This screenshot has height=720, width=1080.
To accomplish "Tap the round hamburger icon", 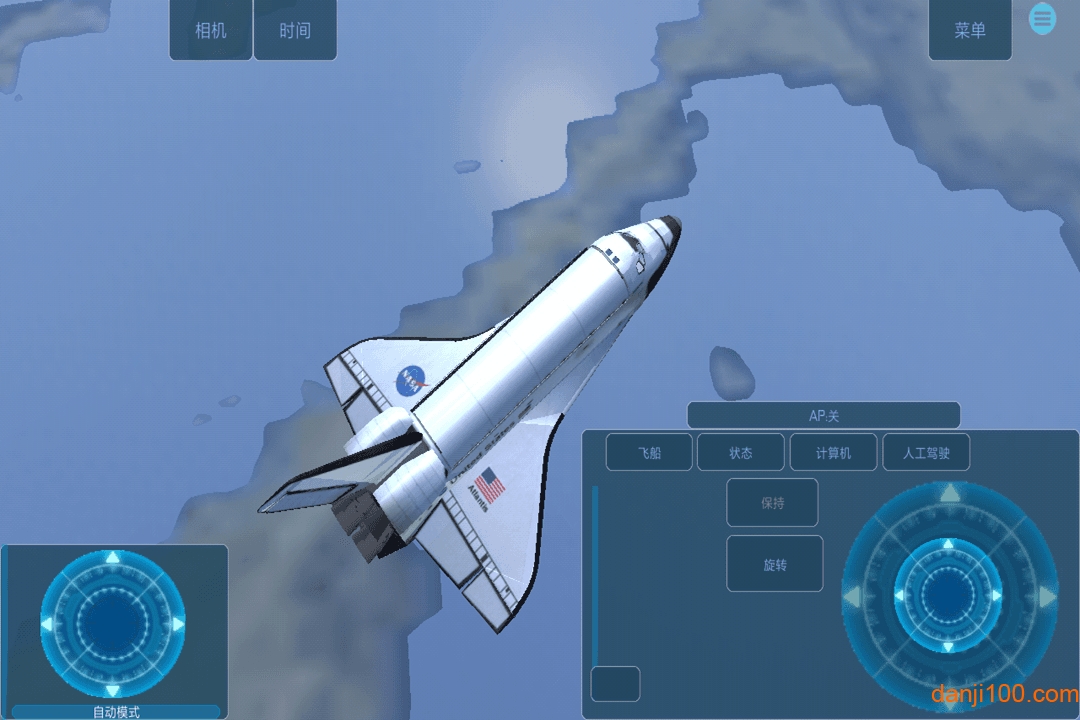I will [1043, 18].
